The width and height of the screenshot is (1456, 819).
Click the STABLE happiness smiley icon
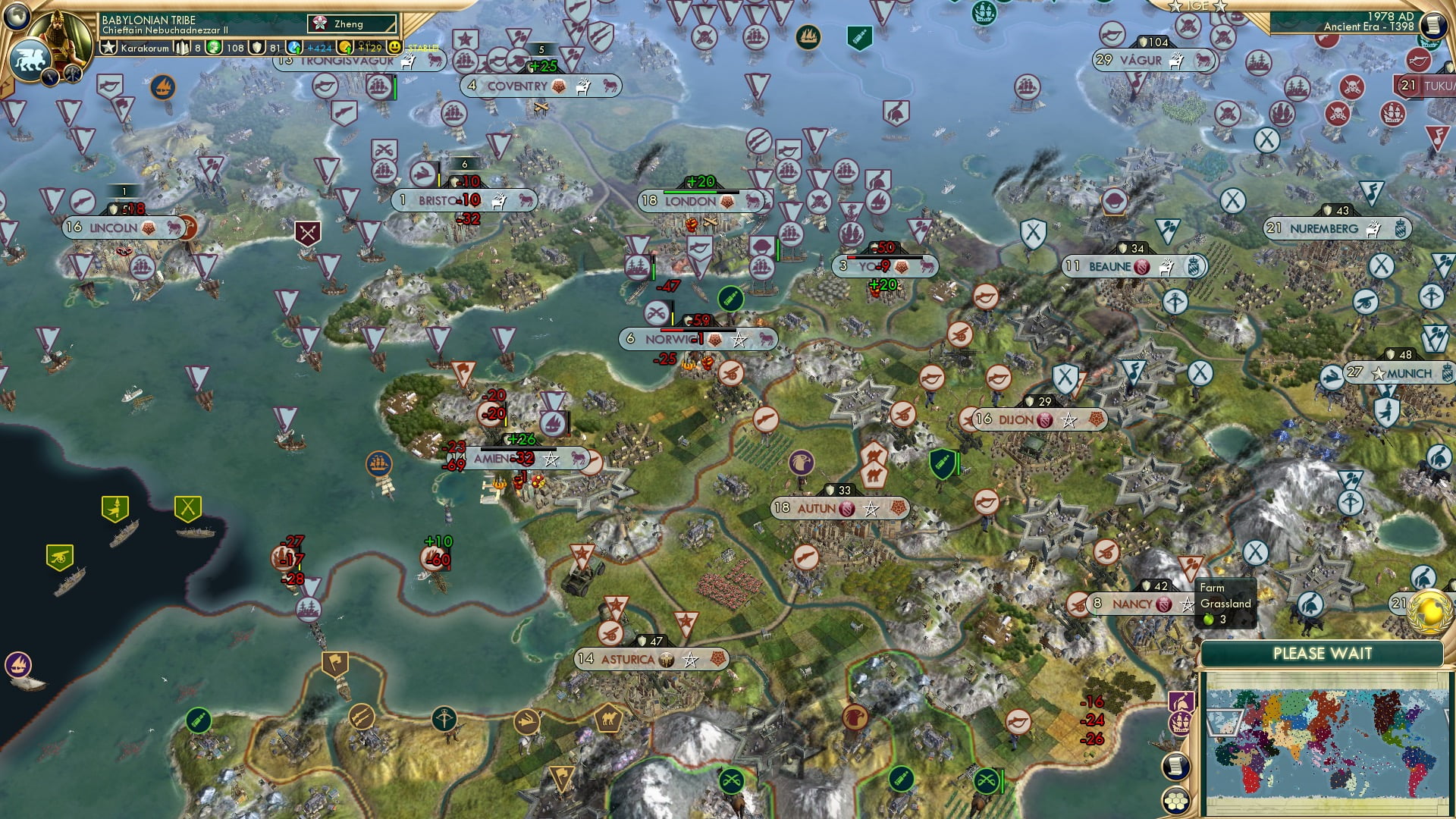tap(395, 47)
